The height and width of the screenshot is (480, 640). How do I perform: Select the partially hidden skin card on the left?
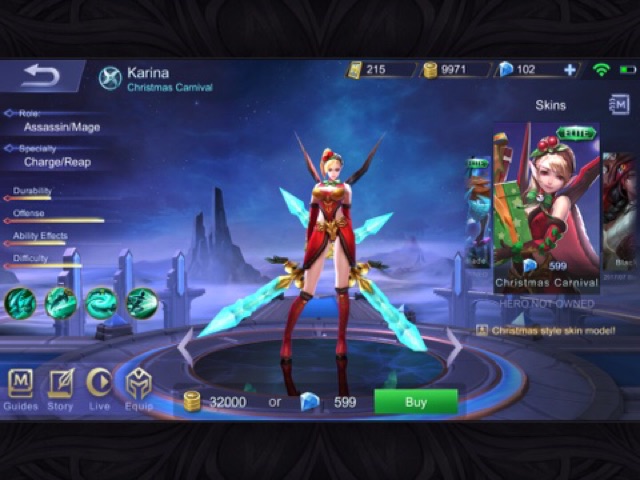[x=478, y=210]
